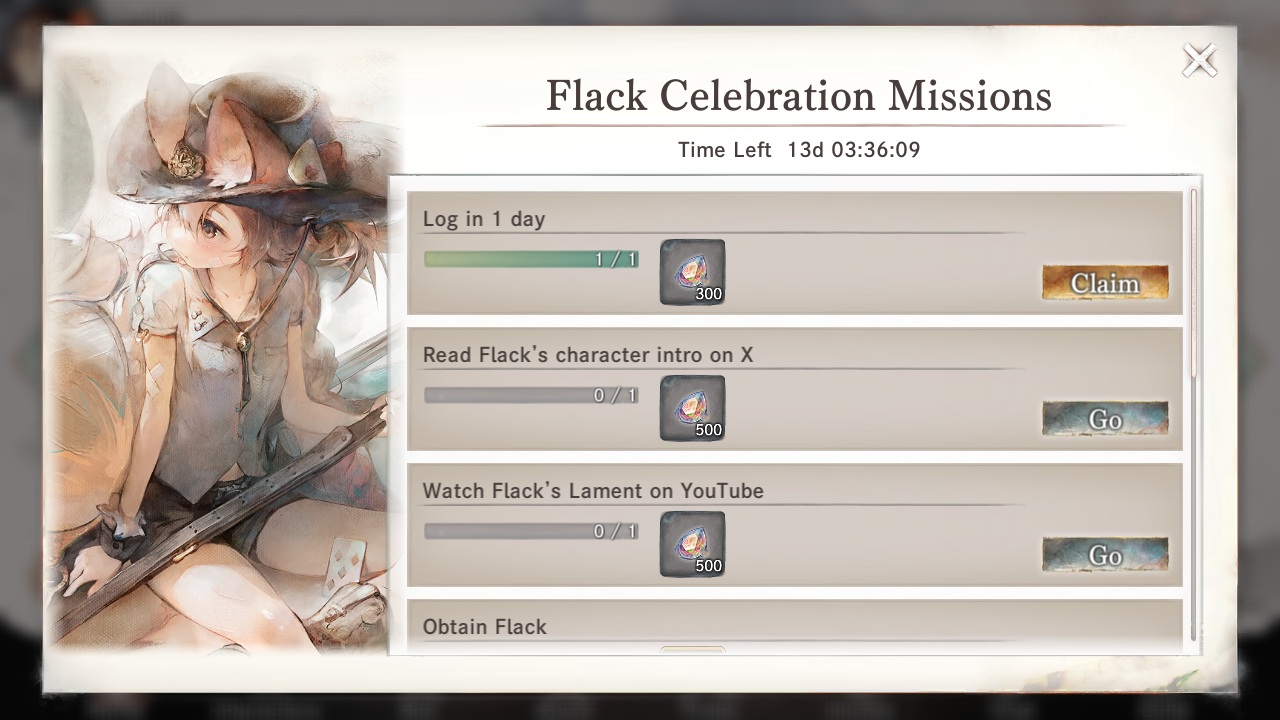This screenshot has height=720, width=1280.
Task: Click the Time Left countdown text
Action: click(x=799, y=150)
